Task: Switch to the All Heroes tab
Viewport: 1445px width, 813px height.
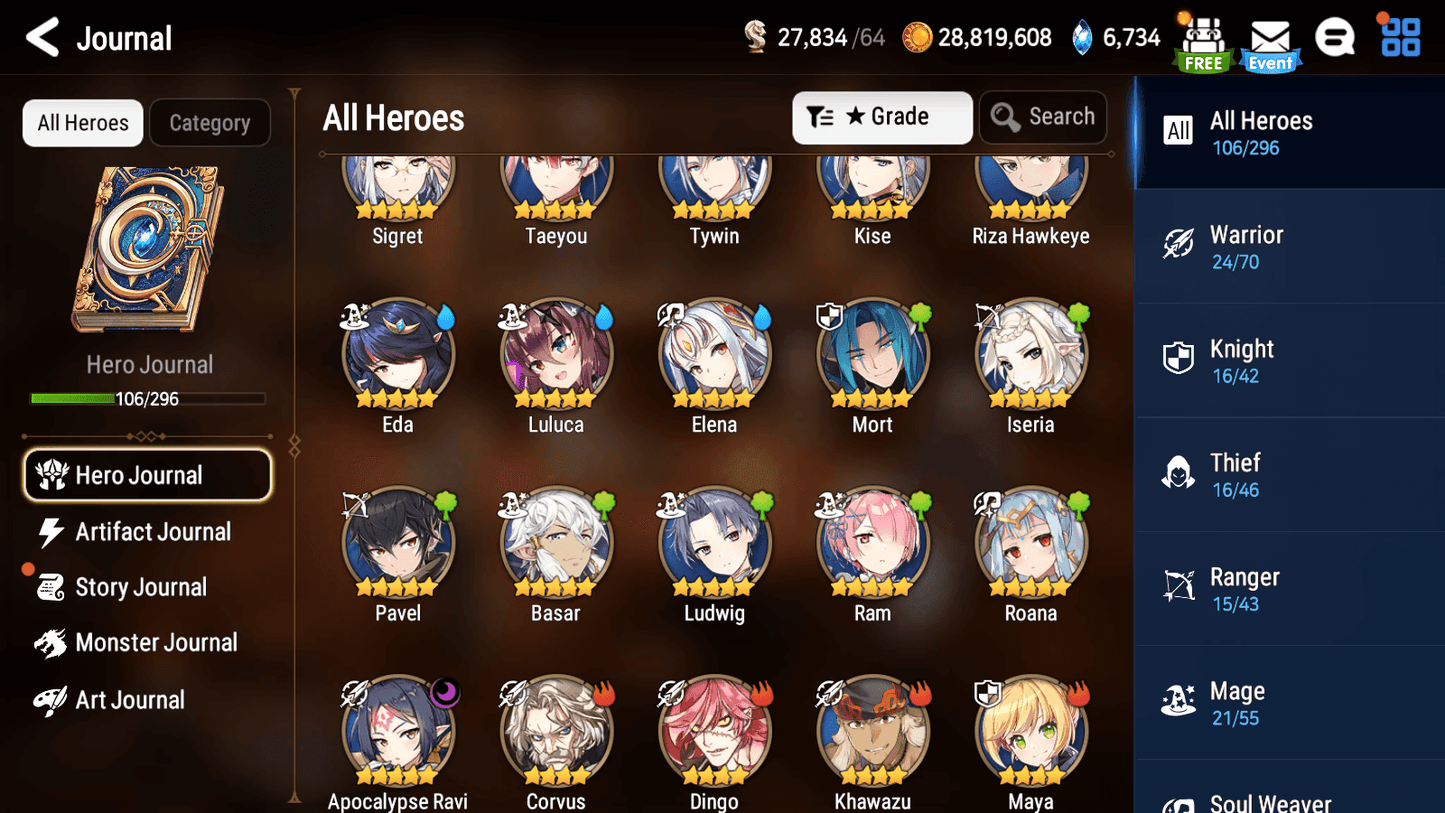Action: pos(82,122)
